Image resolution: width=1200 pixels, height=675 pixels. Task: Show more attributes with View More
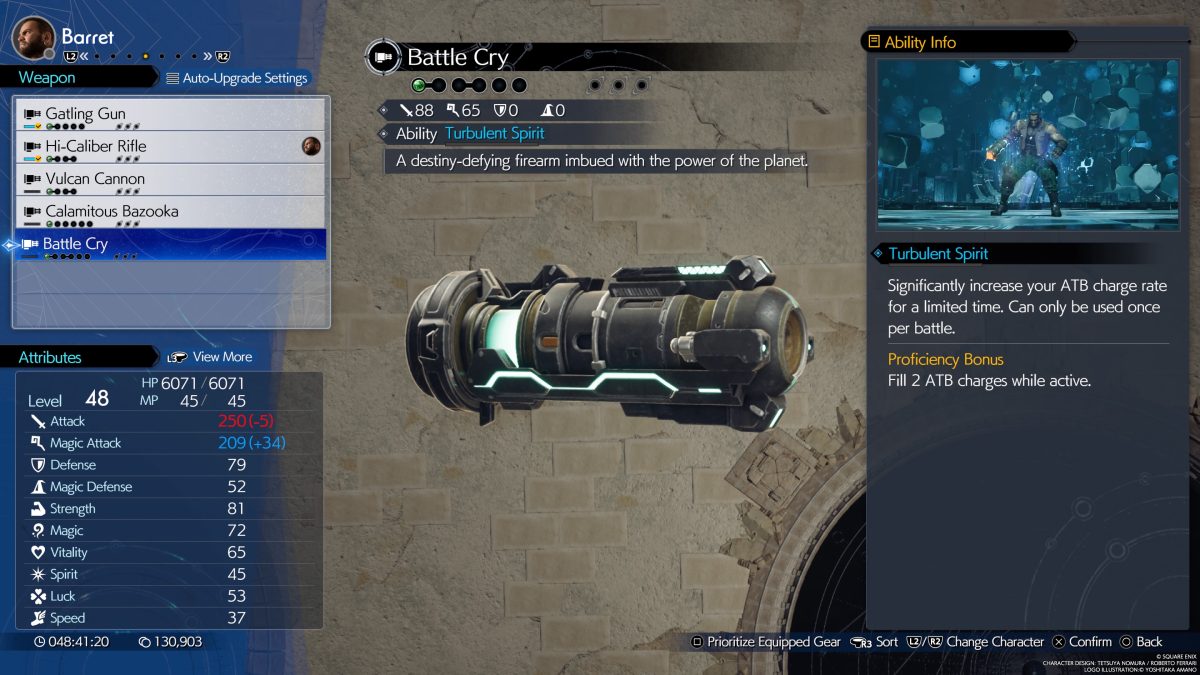(210, 357)
